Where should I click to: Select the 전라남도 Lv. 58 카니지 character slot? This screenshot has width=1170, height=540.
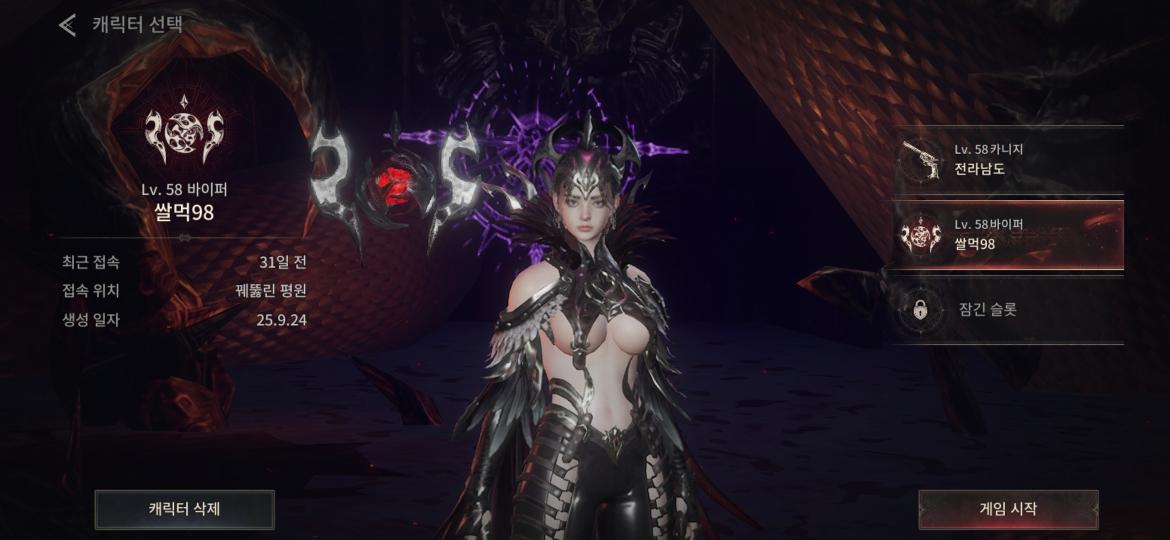[1008, 160]
